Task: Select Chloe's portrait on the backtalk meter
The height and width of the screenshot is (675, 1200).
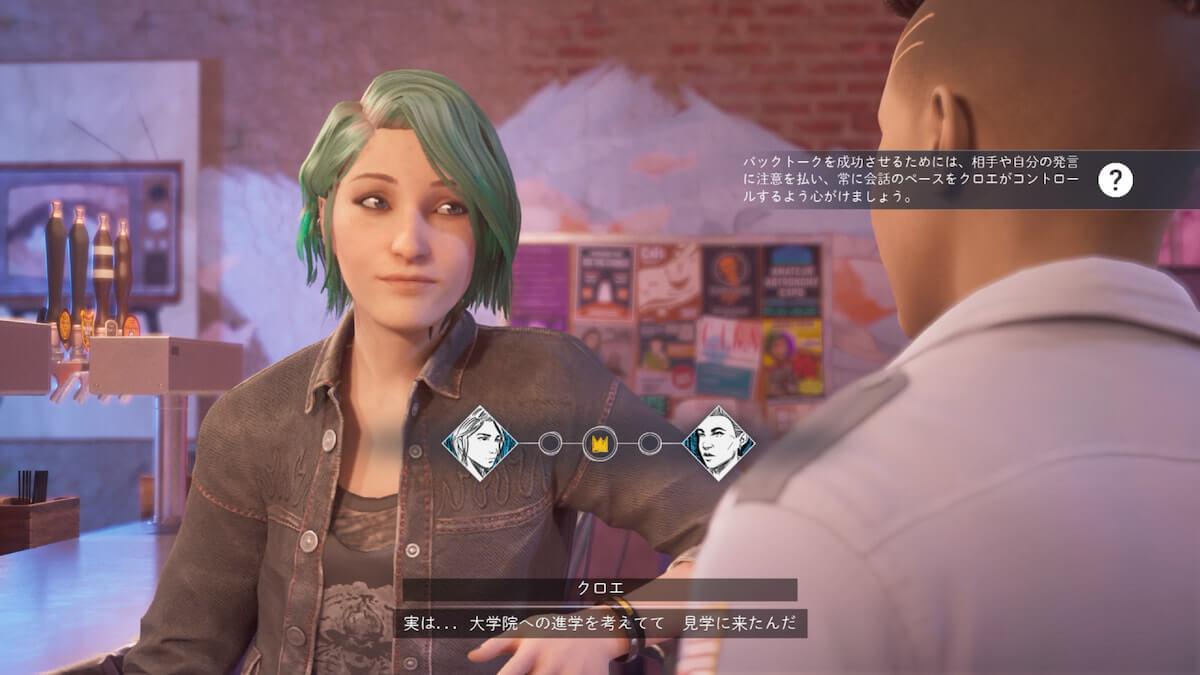Action: point(479,443)
